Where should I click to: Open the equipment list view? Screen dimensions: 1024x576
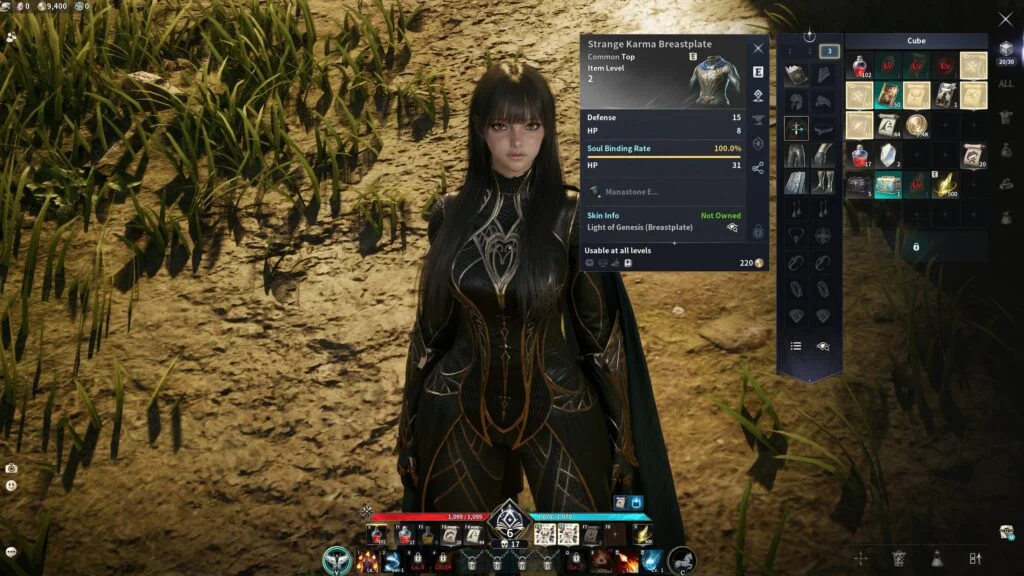[796, 346]
